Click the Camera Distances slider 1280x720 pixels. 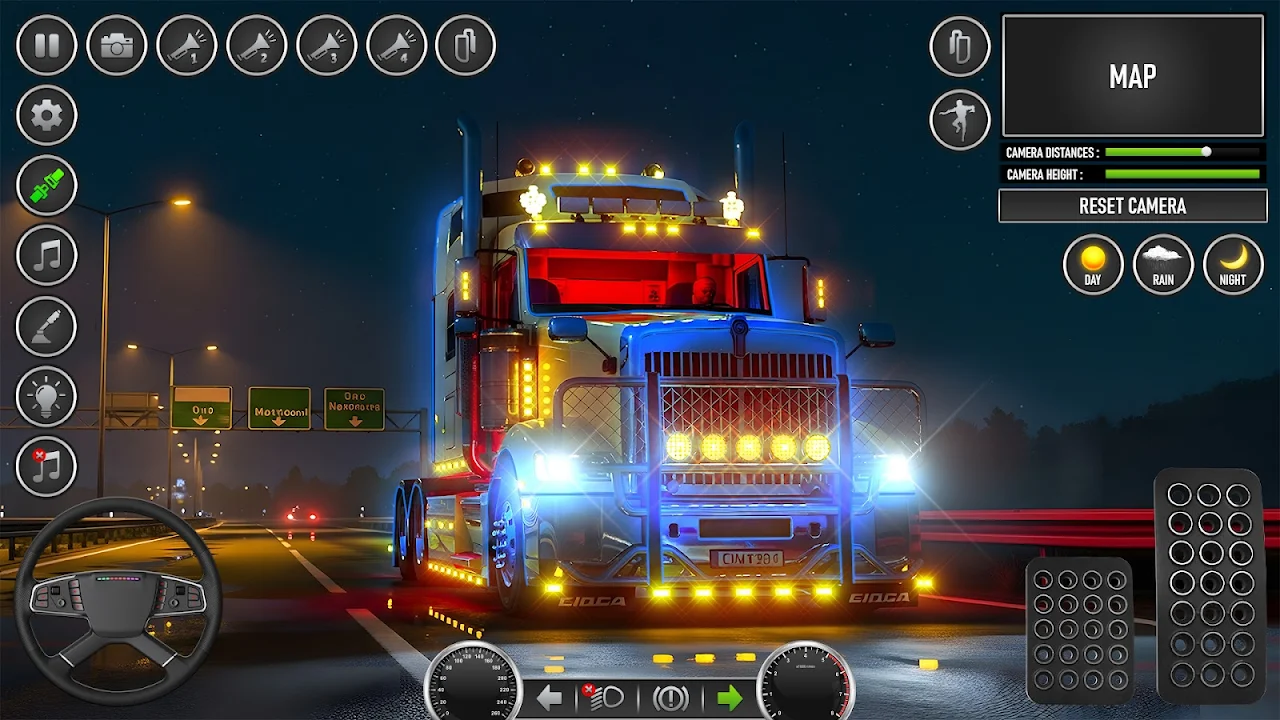[x=1182, y=152]
